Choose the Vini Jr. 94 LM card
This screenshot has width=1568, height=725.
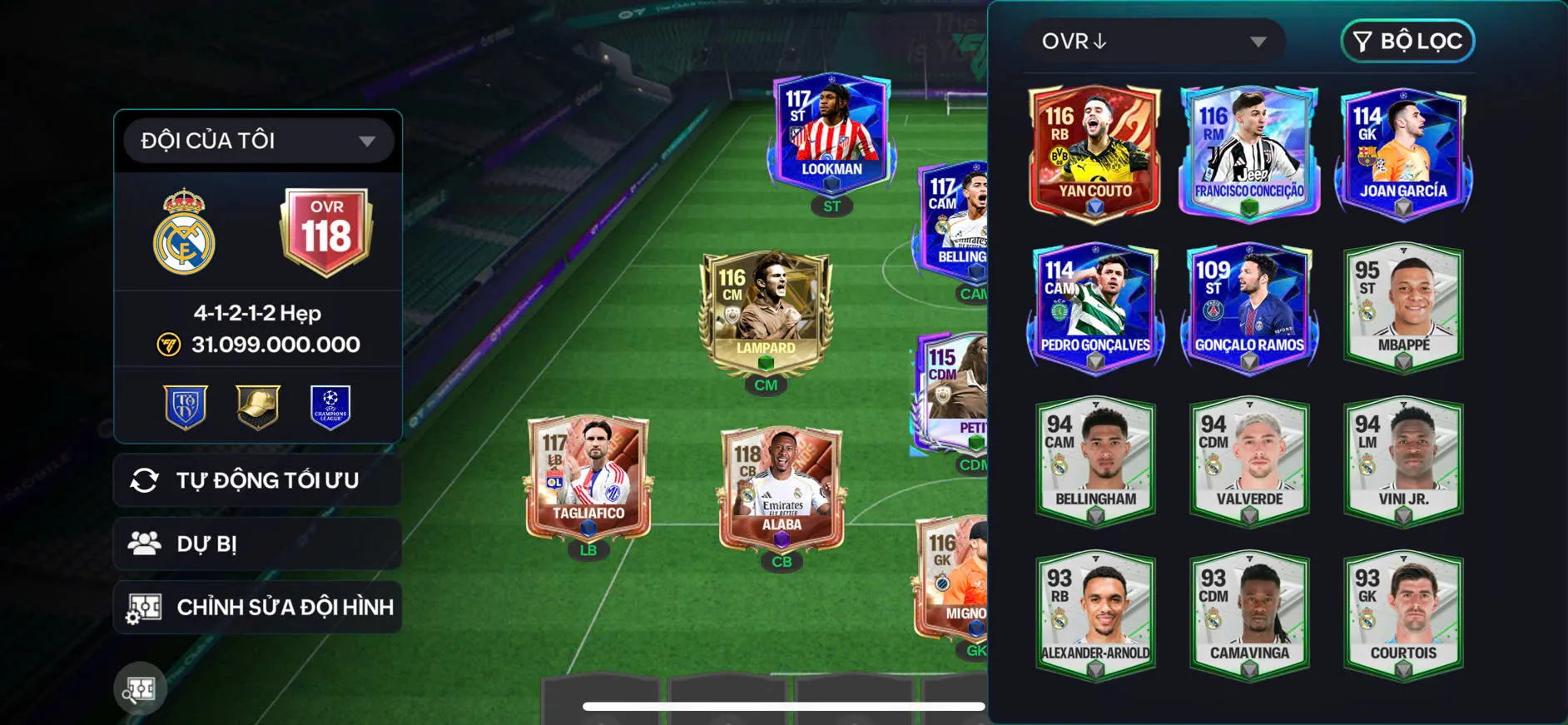tap(1403, 462)
